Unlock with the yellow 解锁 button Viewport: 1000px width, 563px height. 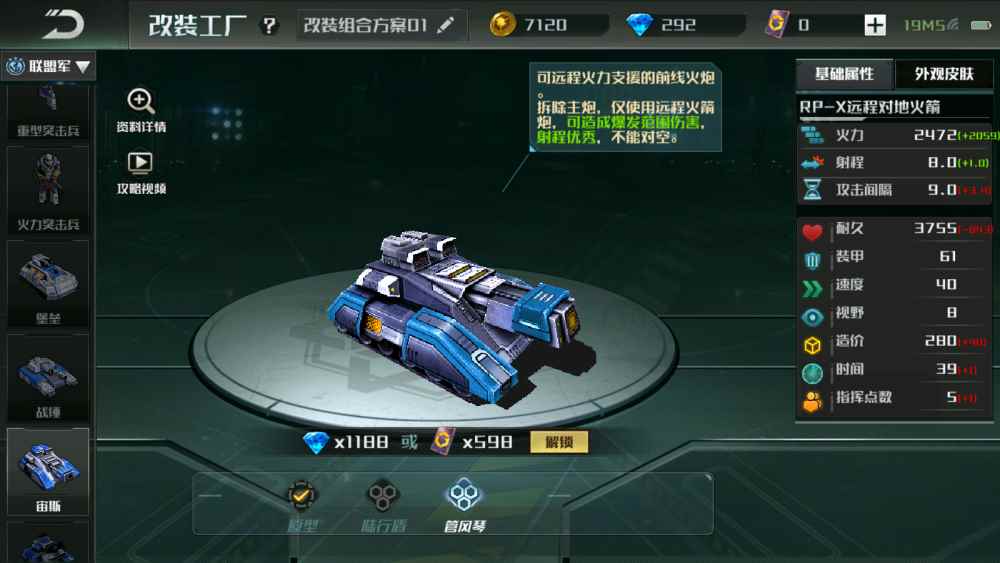(x=559, y=442)
